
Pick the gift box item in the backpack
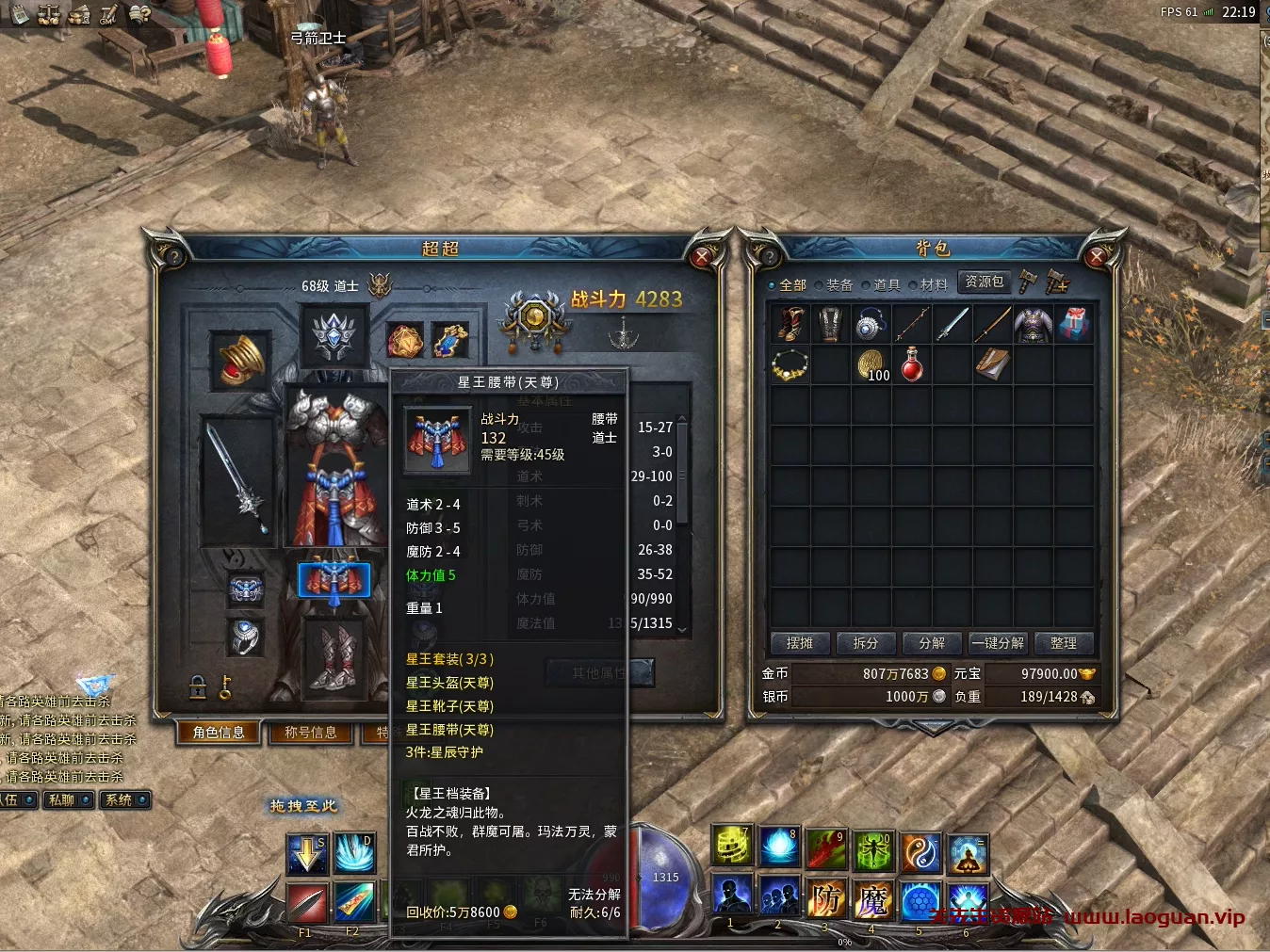pos(1074,324)
